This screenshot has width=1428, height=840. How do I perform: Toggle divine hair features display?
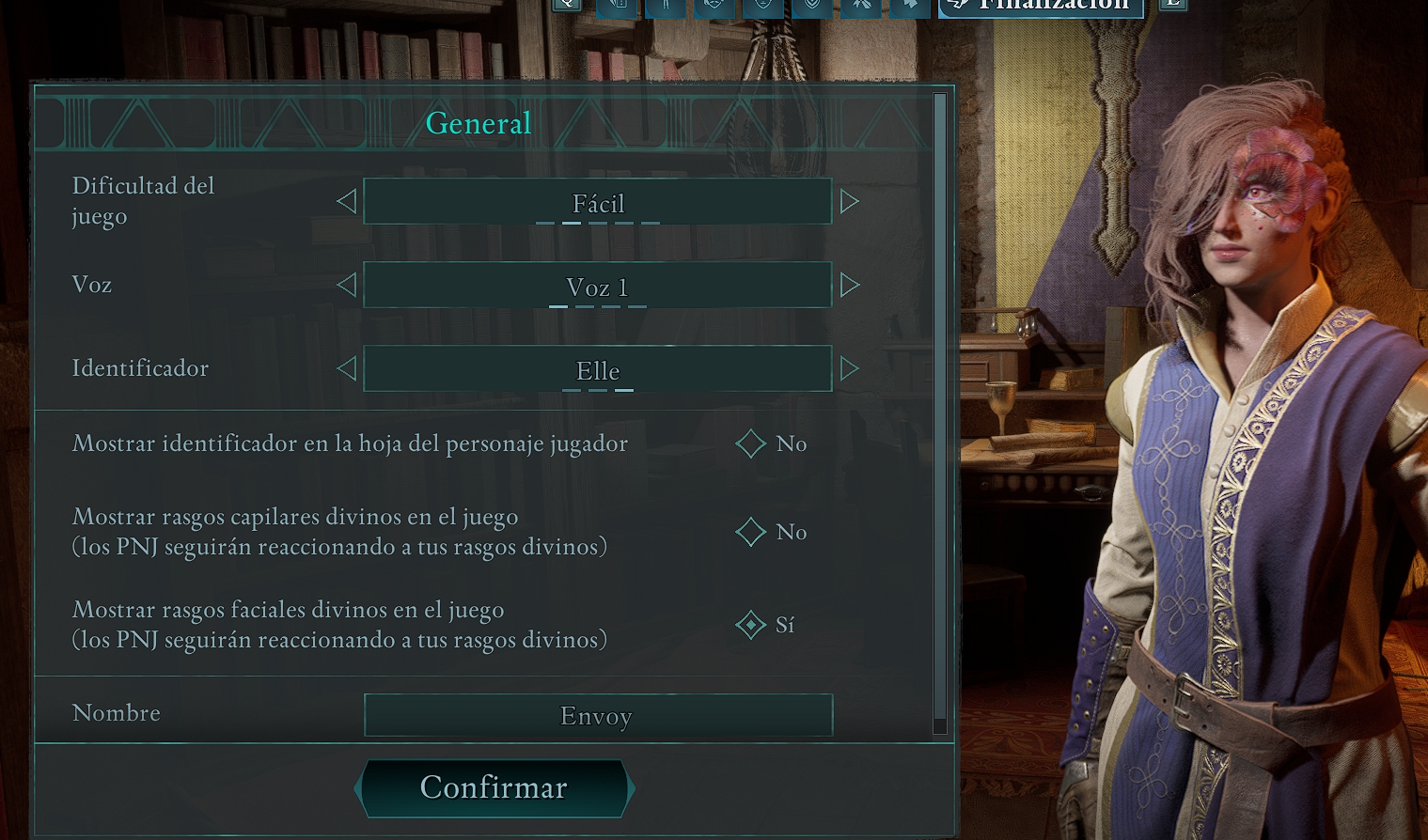[751, 532]
